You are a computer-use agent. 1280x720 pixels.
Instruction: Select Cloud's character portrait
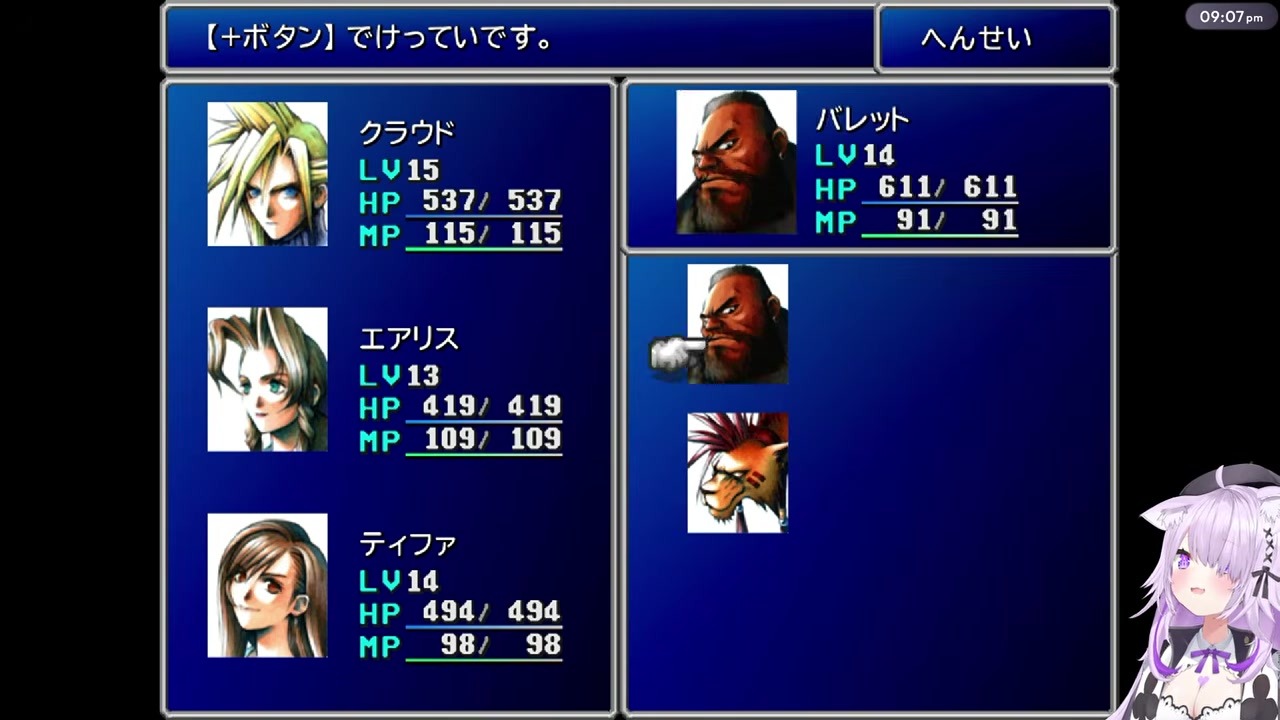[x=266, y=172]
